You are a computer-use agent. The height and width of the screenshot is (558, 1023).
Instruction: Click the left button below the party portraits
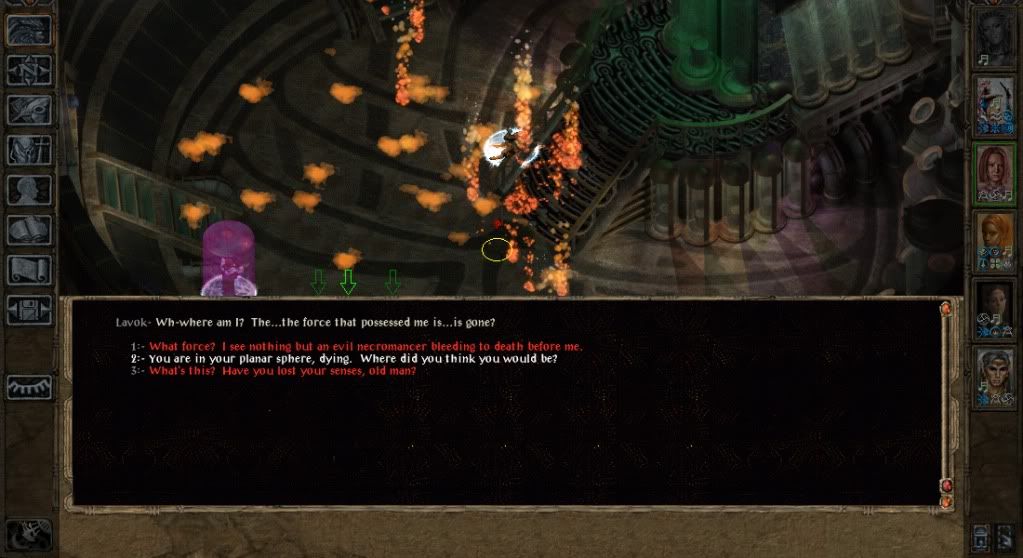(x=981, y=535)
